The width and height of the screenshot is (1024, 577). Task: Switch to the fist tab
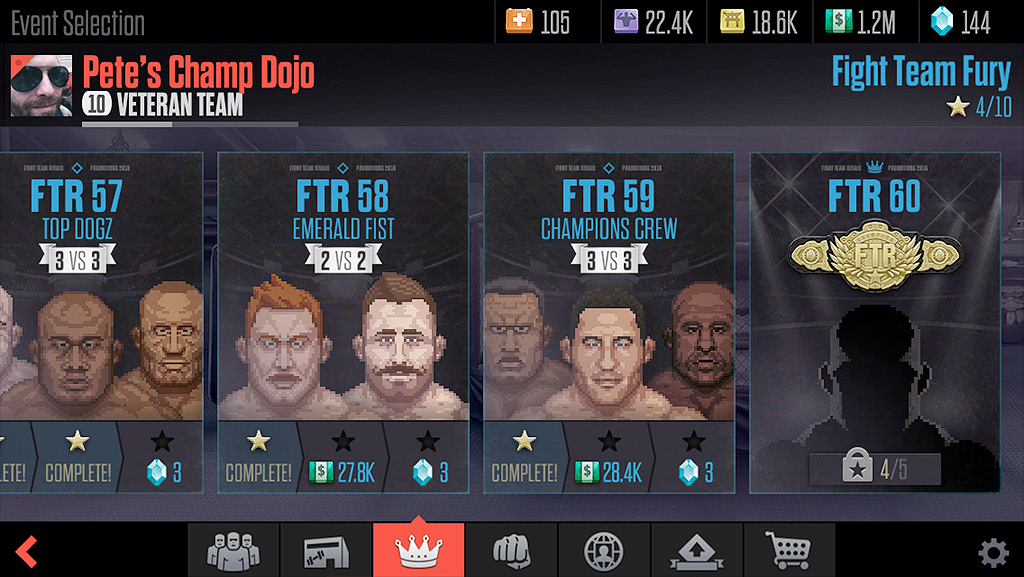pos(510,550)
